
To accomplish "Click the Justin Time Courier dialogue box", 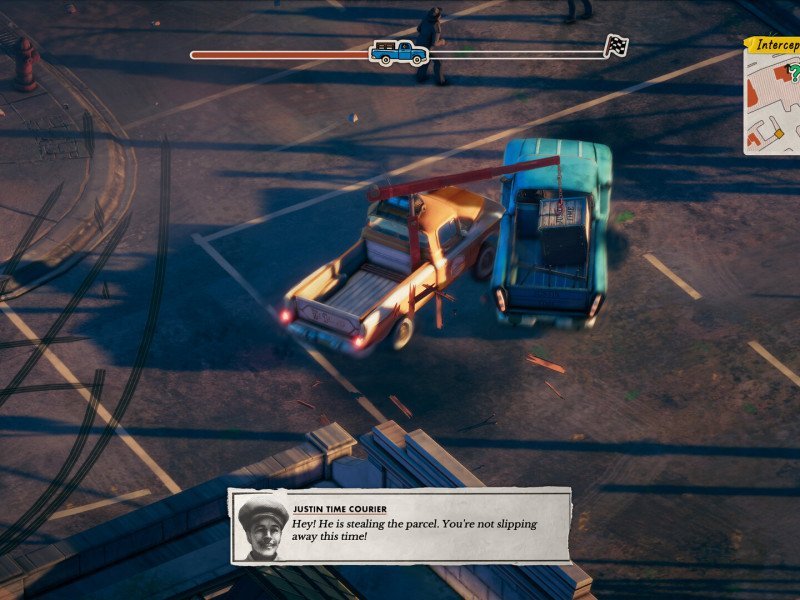I will [x=400, y=525].
